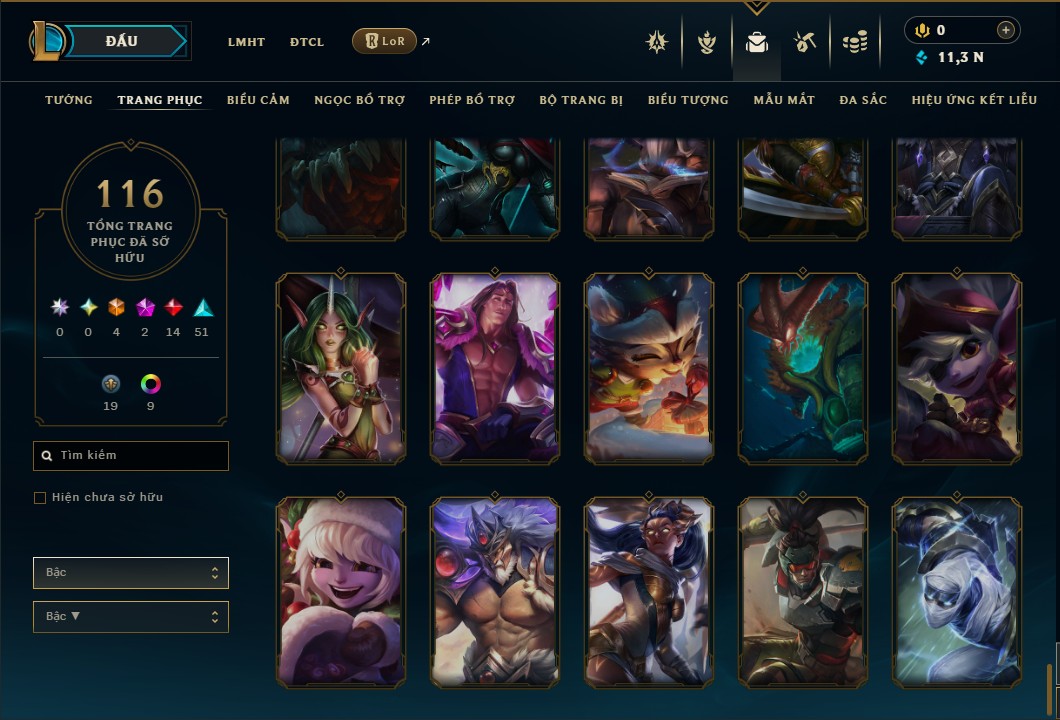Select the BIỂU CẢM tab
Viewport: 1060px width, 720px height.
click(x=258, y=100)
